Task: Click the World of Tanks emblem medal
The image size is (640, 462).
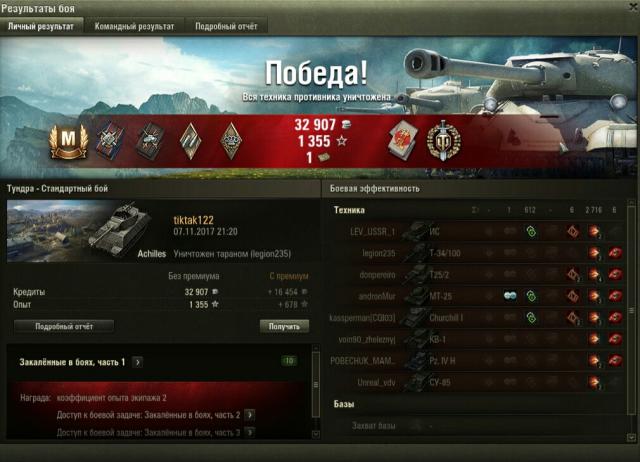Action: [x=443, y=140]
